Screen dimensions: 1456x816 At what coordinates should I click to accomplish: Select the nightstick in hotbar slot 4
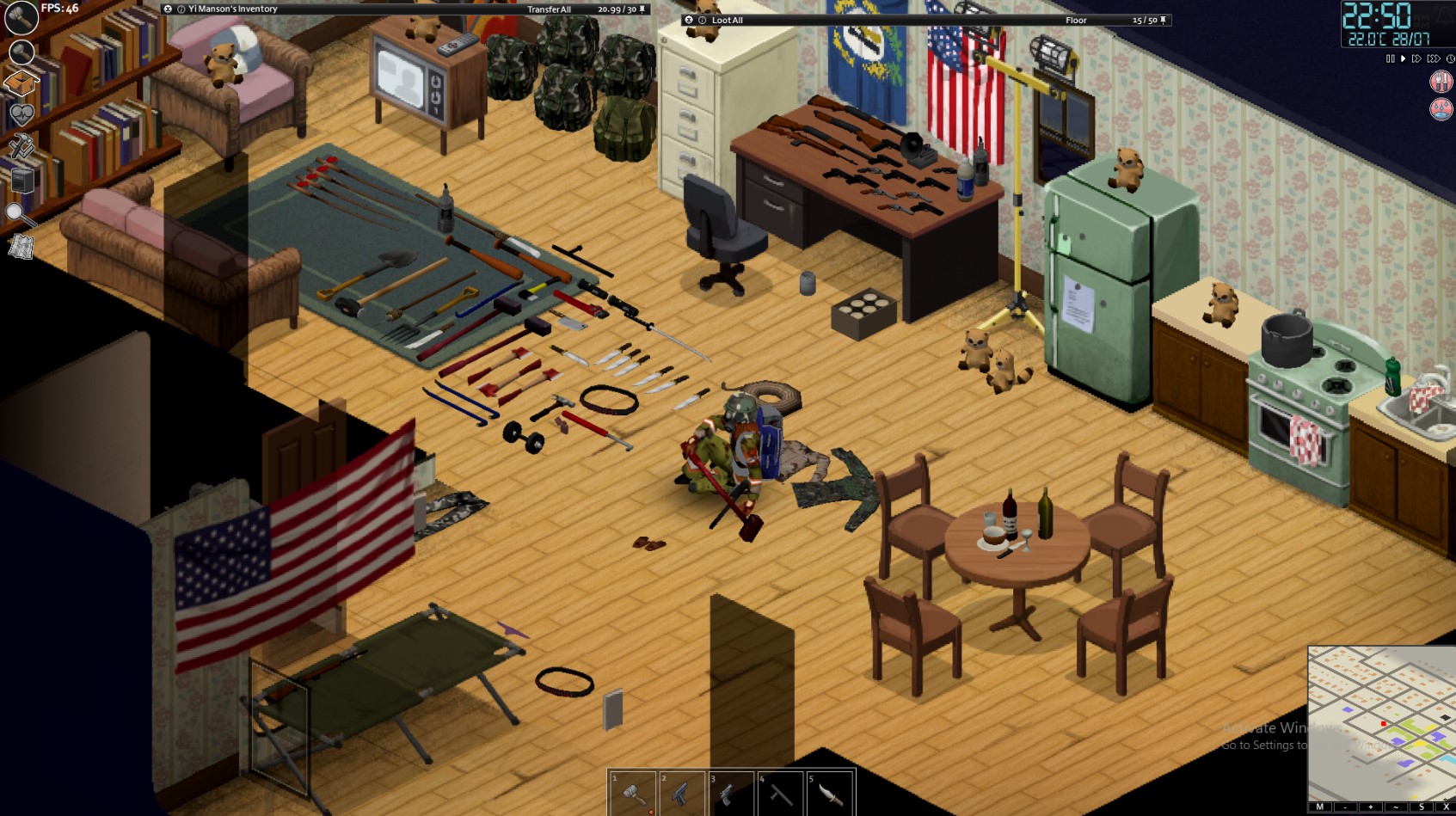[x=781, y=793]
